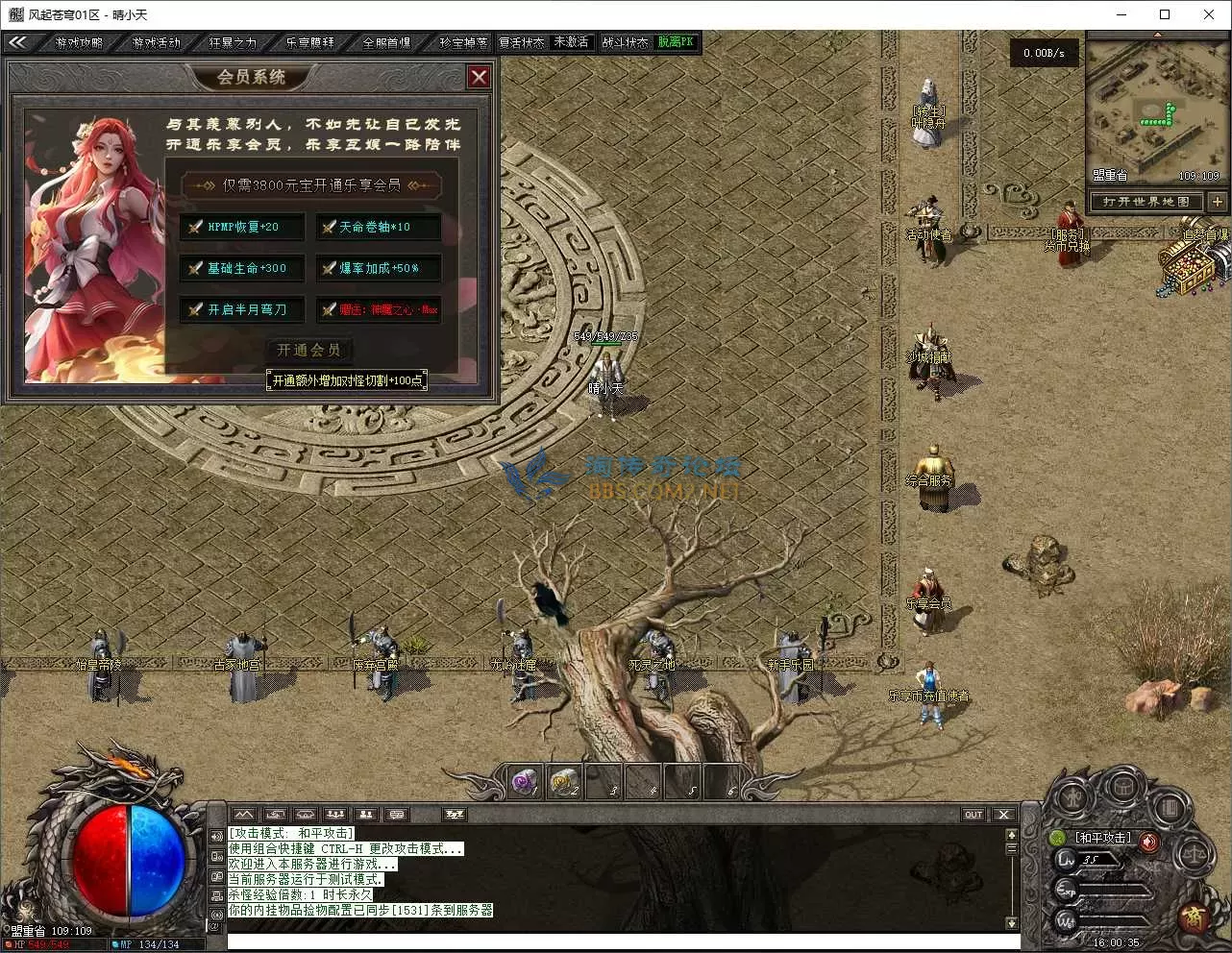This screenshot has width=1232, height=953.
Task: Open the bag icon in the stone panel
Action: [x=1122, y=788]
